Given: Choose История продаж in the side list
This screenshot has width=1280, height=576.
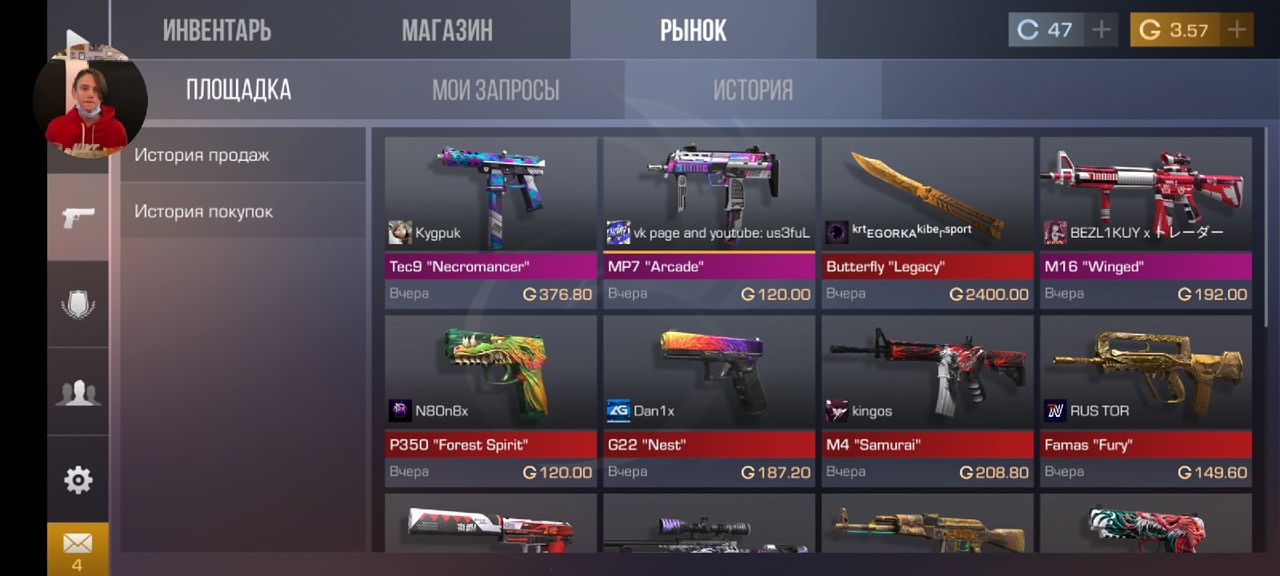Looking at the screenshot, I should (202, 155).
